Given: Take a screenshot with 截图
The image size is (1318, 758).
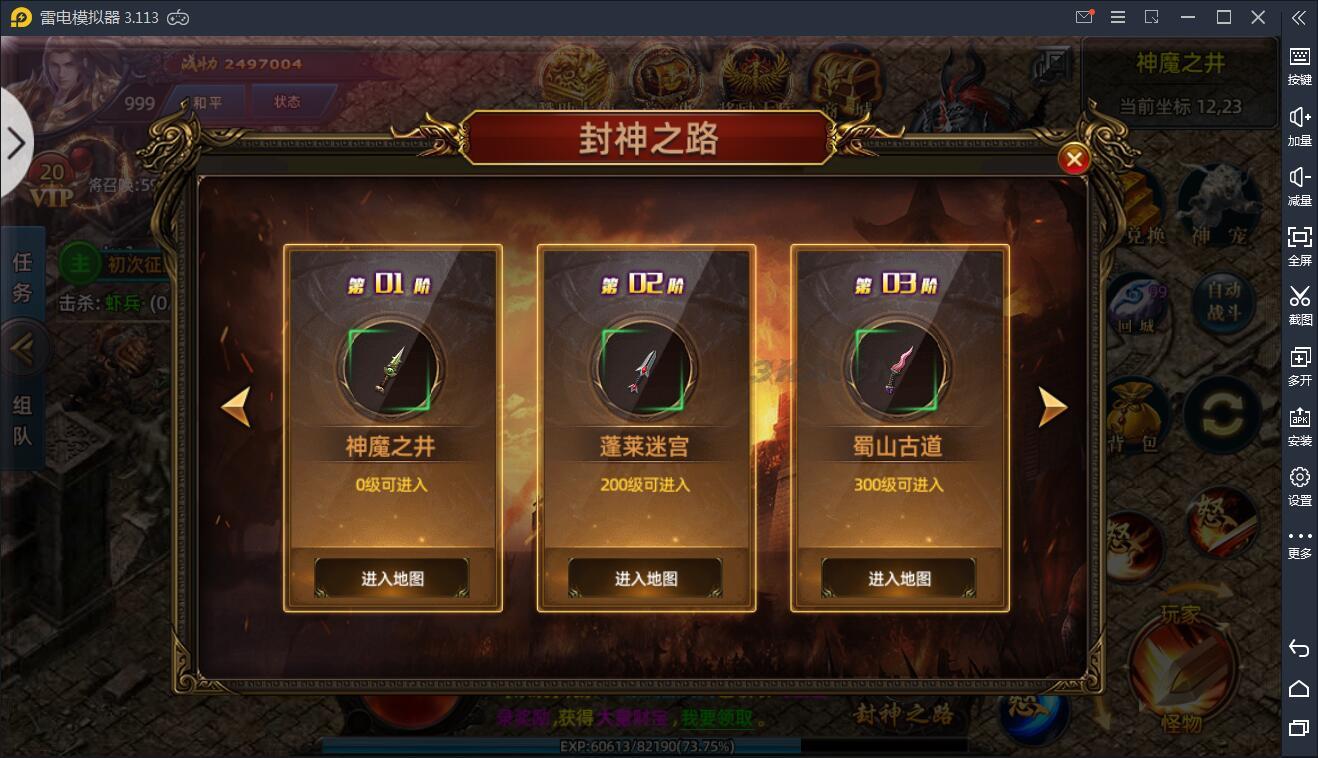Looking at the screenshot, I should 1299,304.
